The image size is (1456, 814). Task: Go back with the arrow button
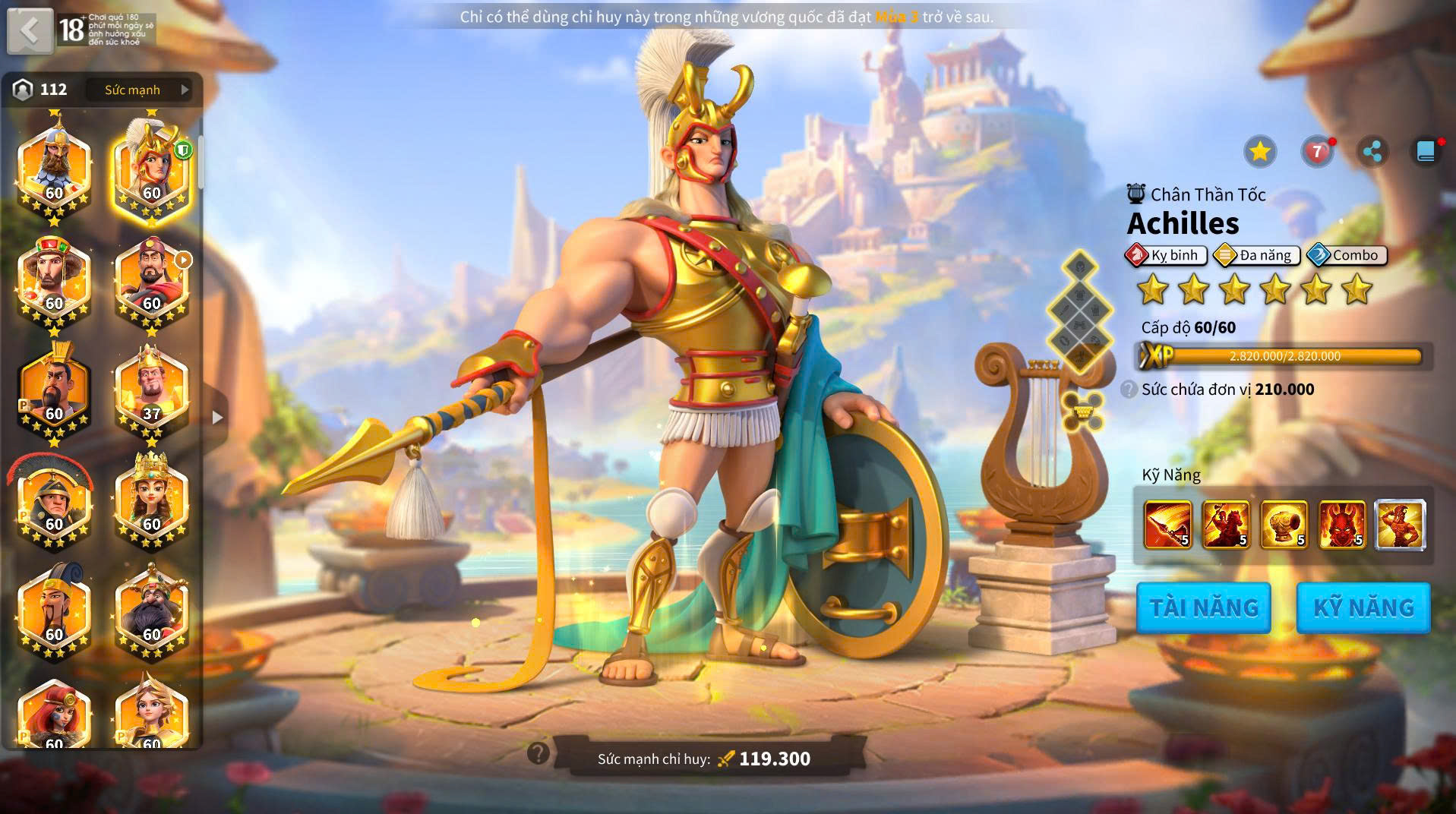tap(30, 31)
